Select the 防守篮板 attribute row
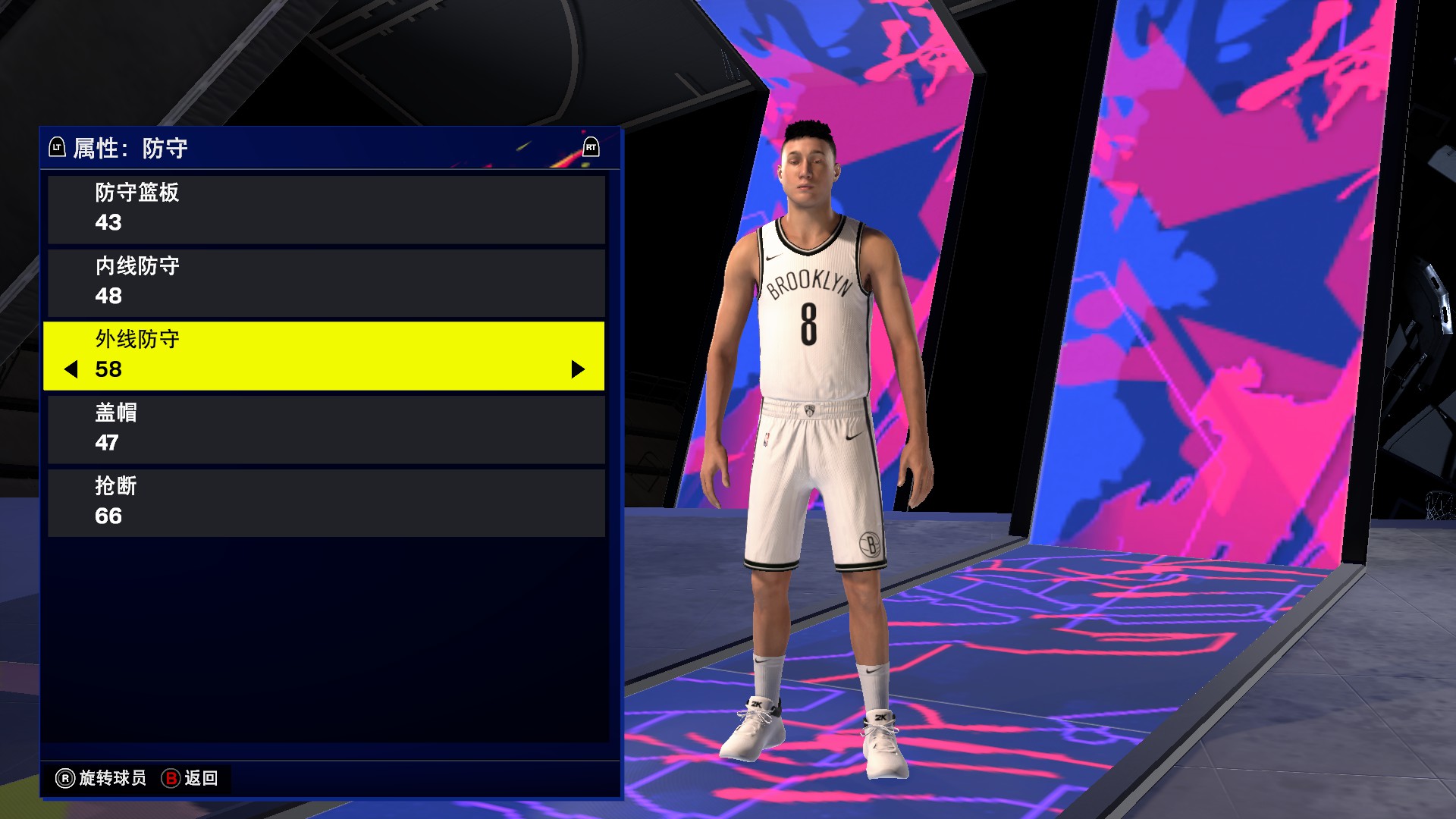Image resolution: width=1456 pixels, height=819 pixels. (x=326, y=208)
